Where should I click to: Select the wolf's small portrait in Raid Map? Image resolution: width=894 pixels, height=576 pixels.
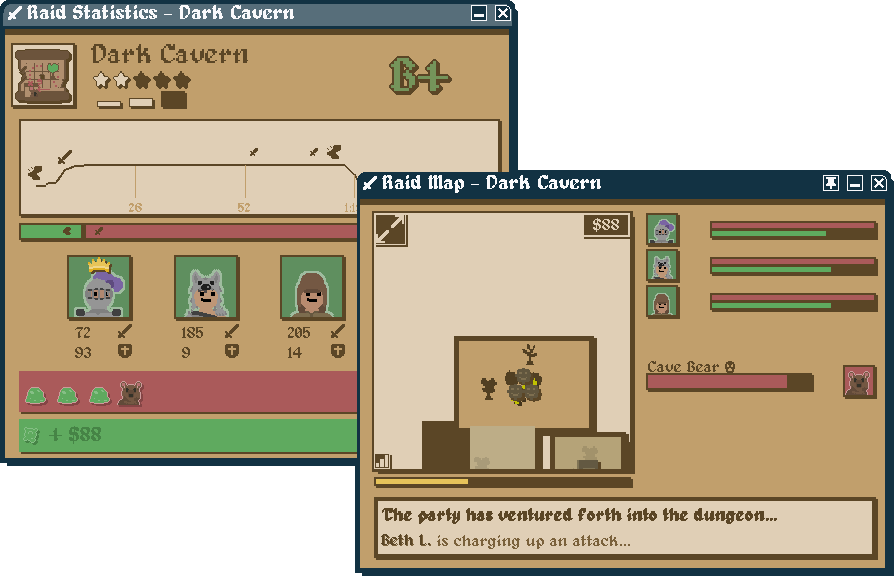click(x=662, y=266)
